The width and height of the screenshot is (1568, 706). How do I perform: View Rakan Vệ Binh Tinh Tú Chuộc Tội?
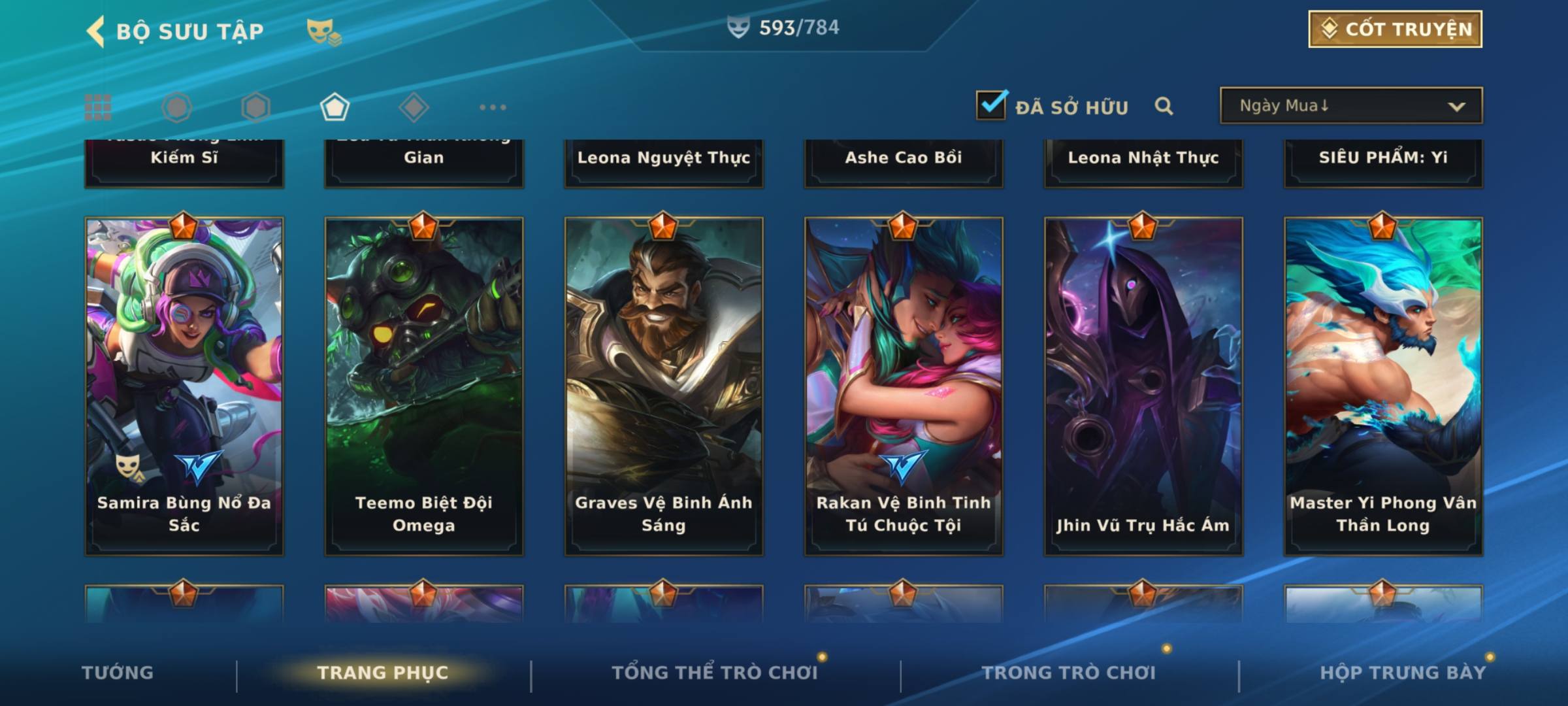[904, 386]
